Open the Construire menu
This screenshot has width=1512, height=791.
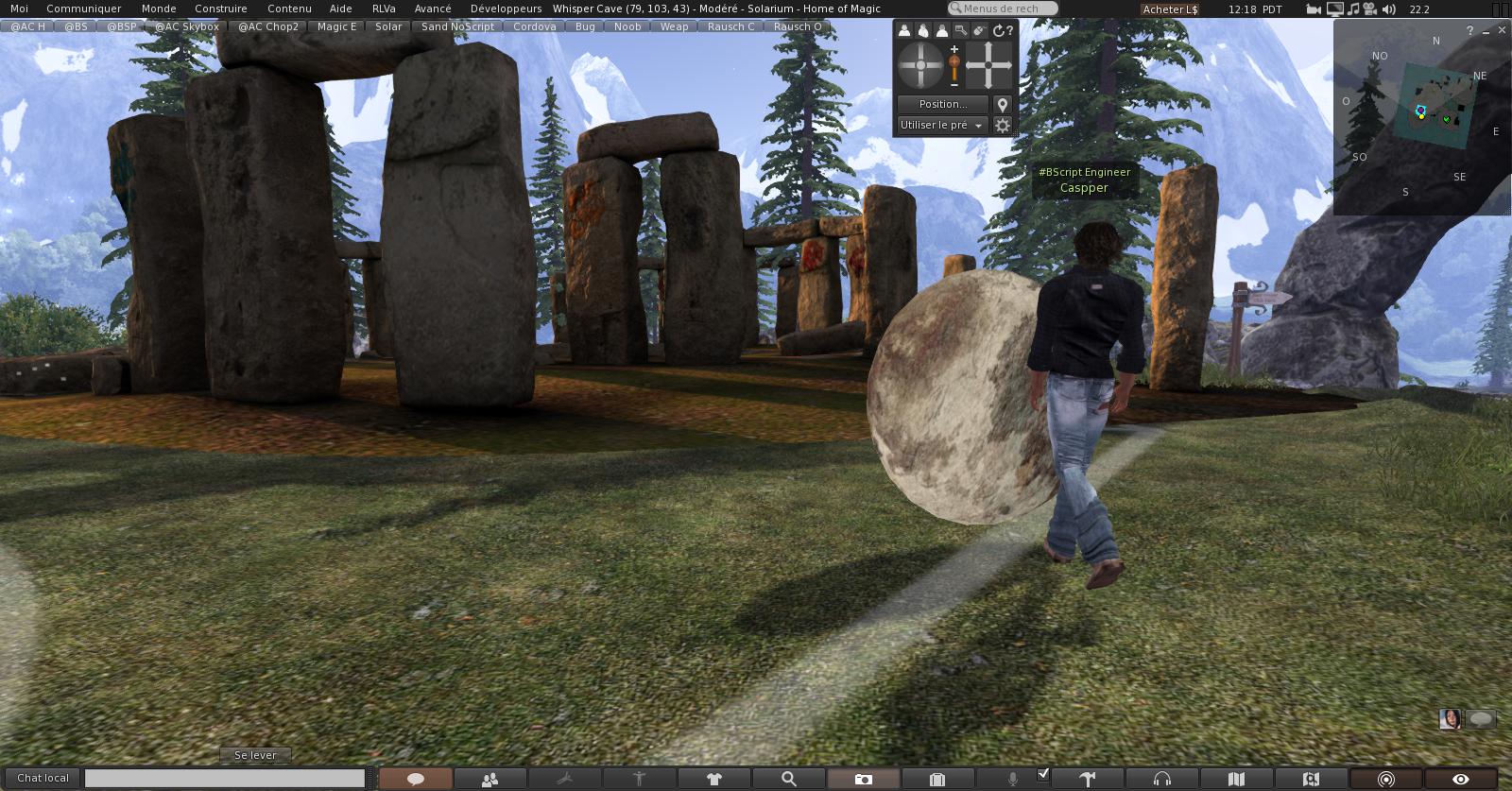pos(221,9)
